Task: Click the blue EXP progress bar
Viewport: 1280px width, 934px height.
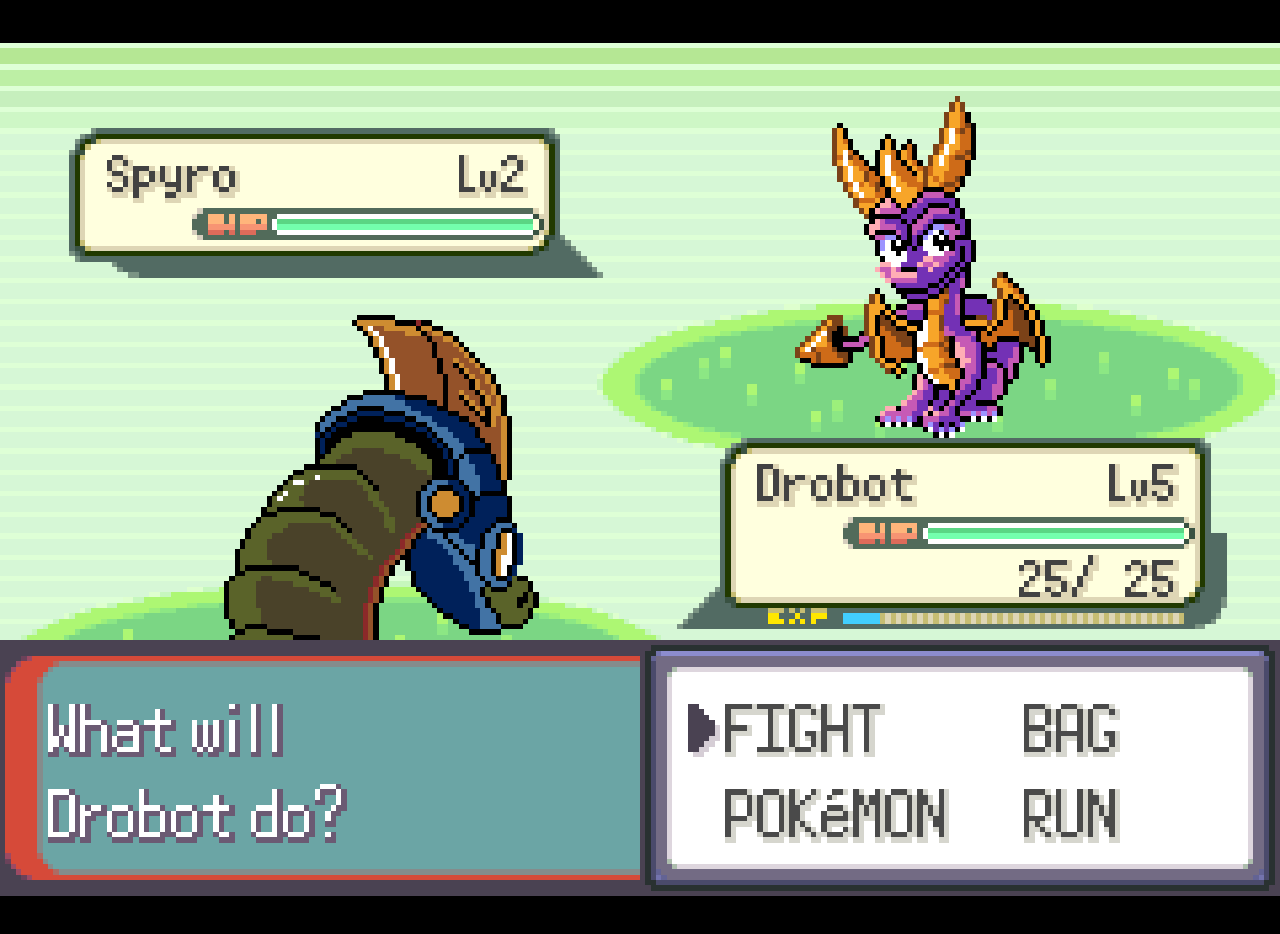Action: [862, 619]
